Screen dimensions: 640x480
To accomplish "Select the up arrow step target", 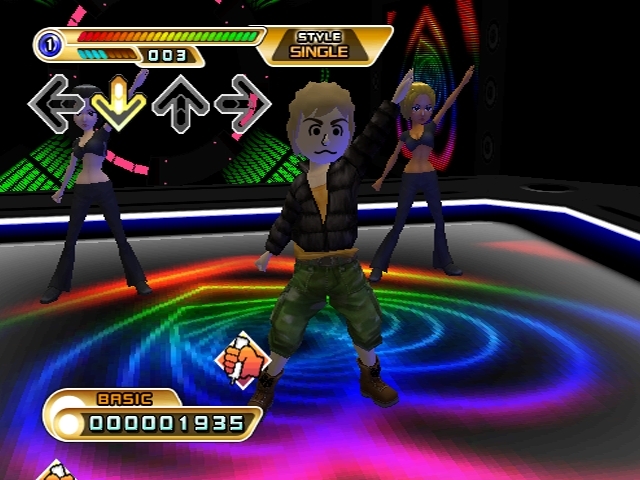I will pos(181,102).
